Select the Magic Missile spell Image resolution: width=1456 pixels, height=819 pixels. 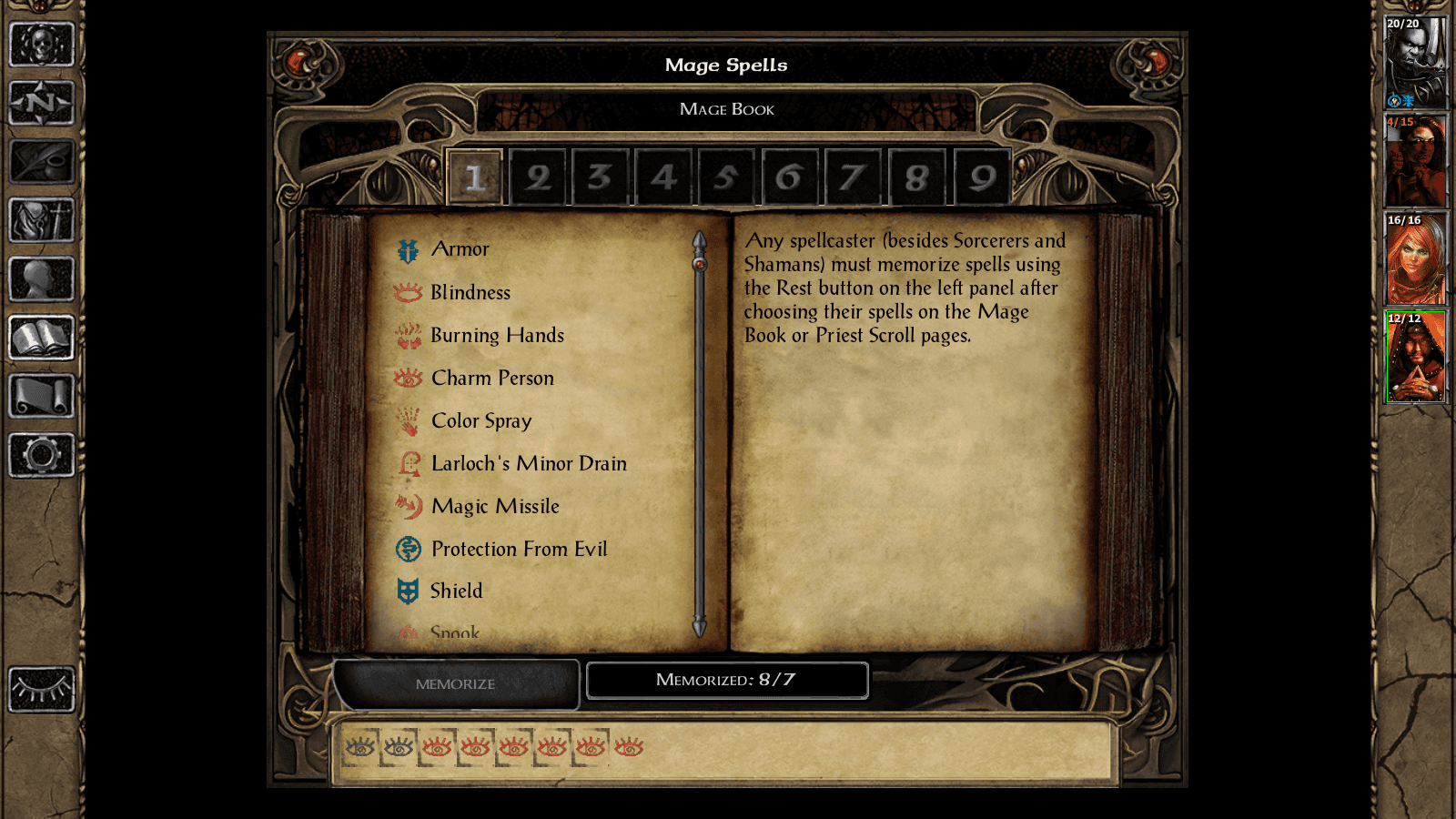tap(495, 506)
